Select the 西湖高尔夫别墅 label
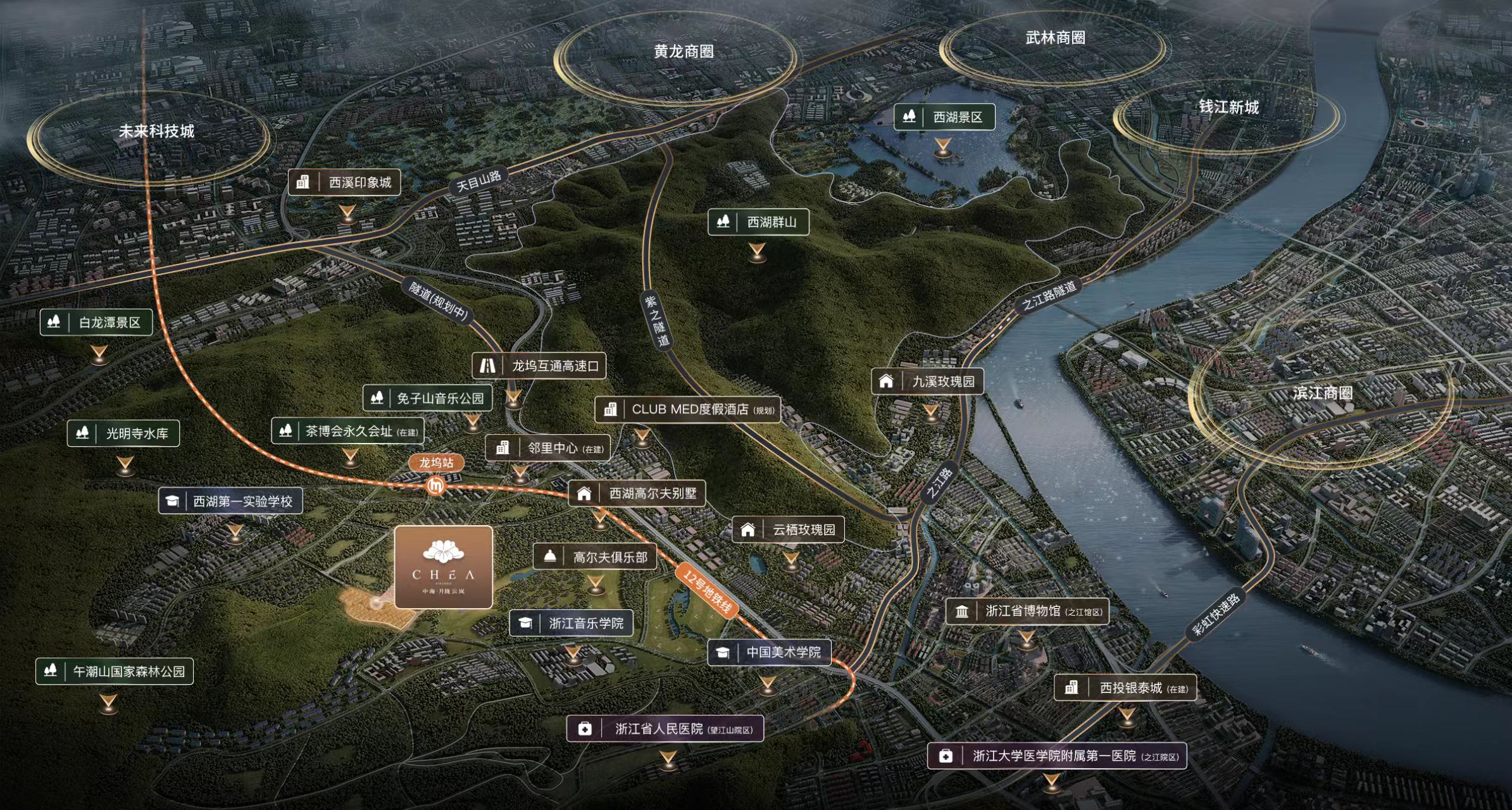Screen dimensions: 1512x810 coord(637,494)
